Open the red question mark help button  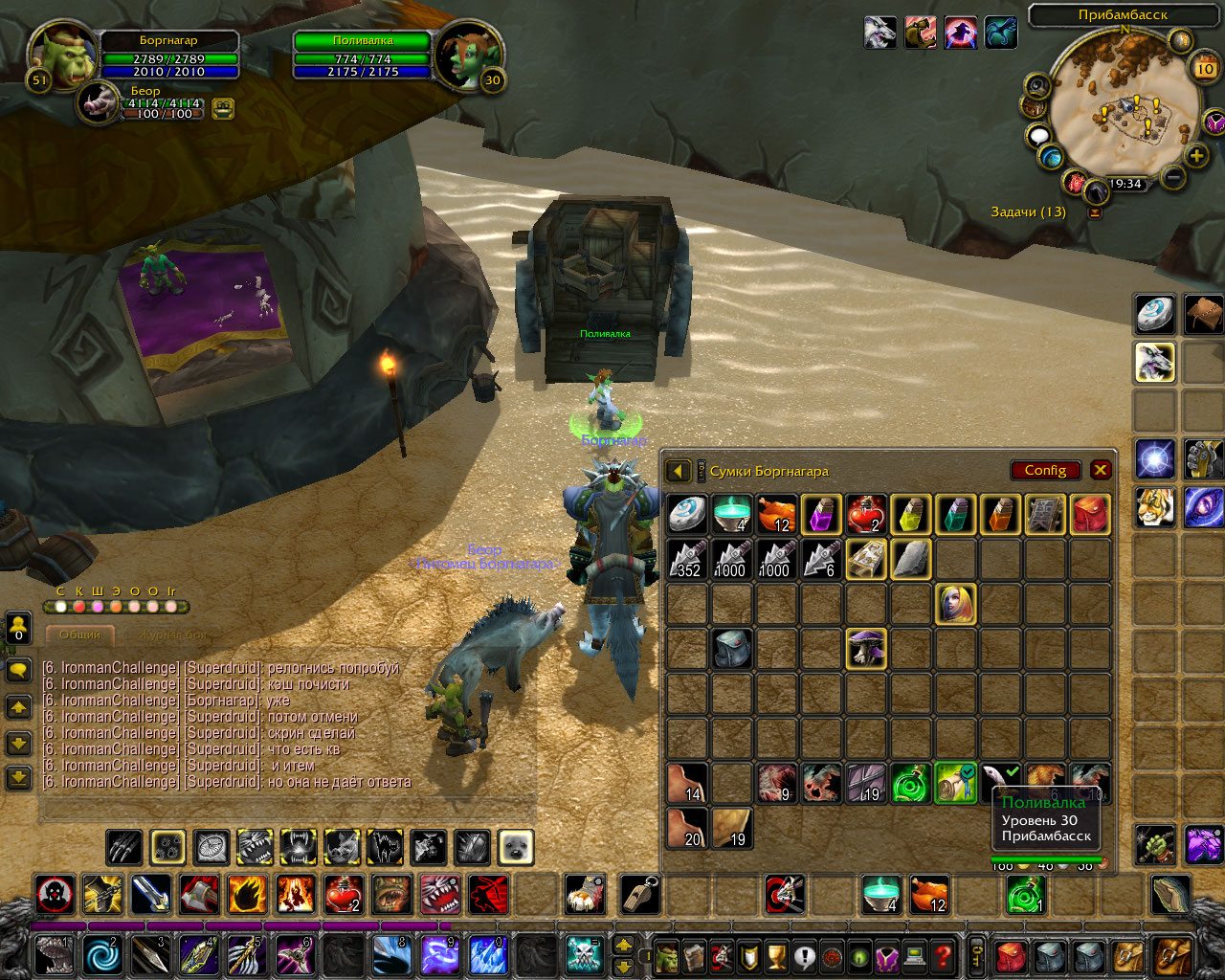click(943, 955)
